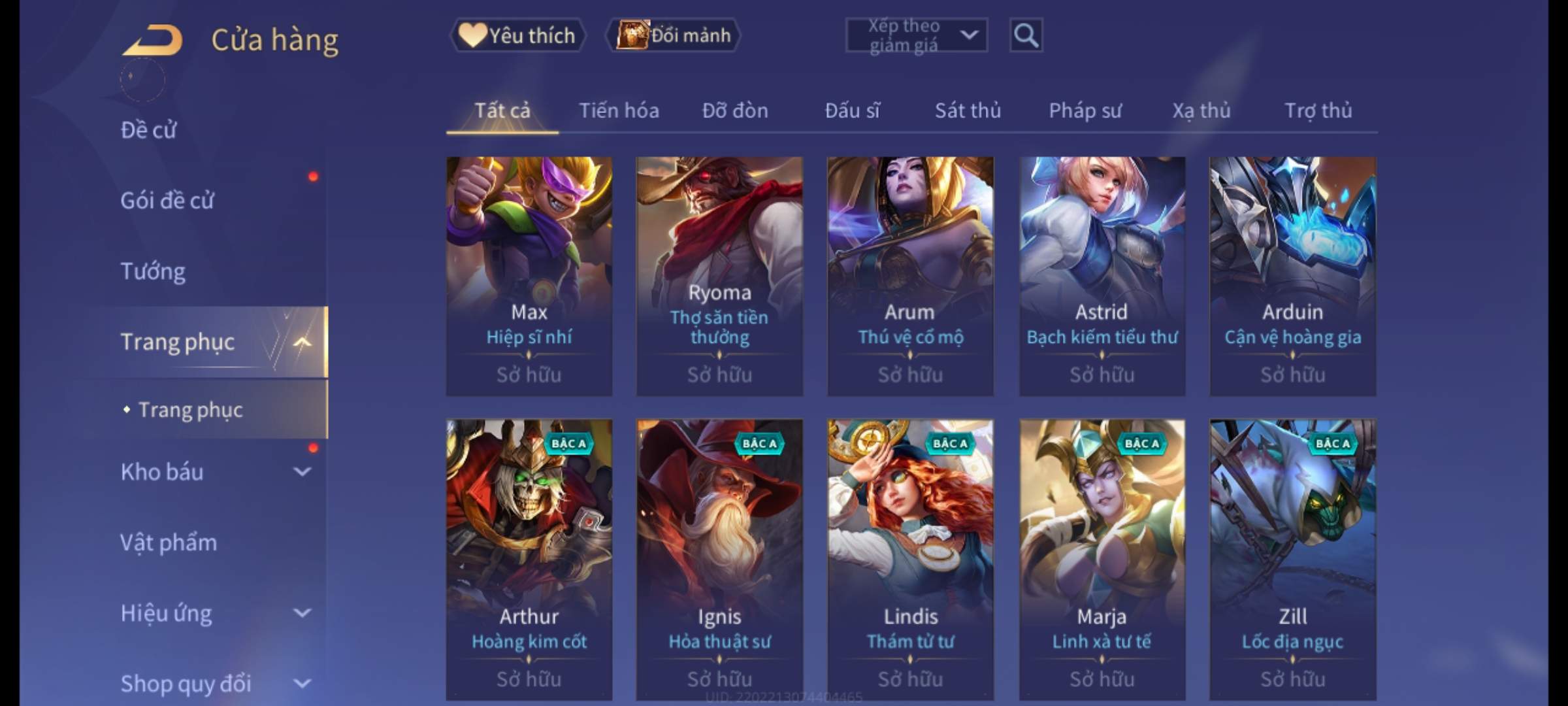Open the Xếp theo giảm giá sort dropdown
Screen dimensions: 1568x706
[916, 35]
